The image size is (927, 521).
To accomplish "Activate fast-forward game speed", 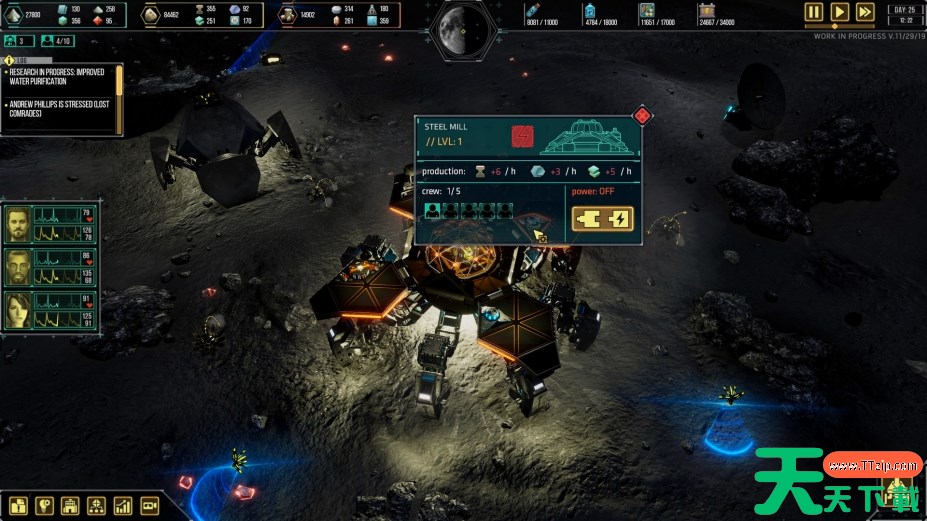I will point(865,12).
